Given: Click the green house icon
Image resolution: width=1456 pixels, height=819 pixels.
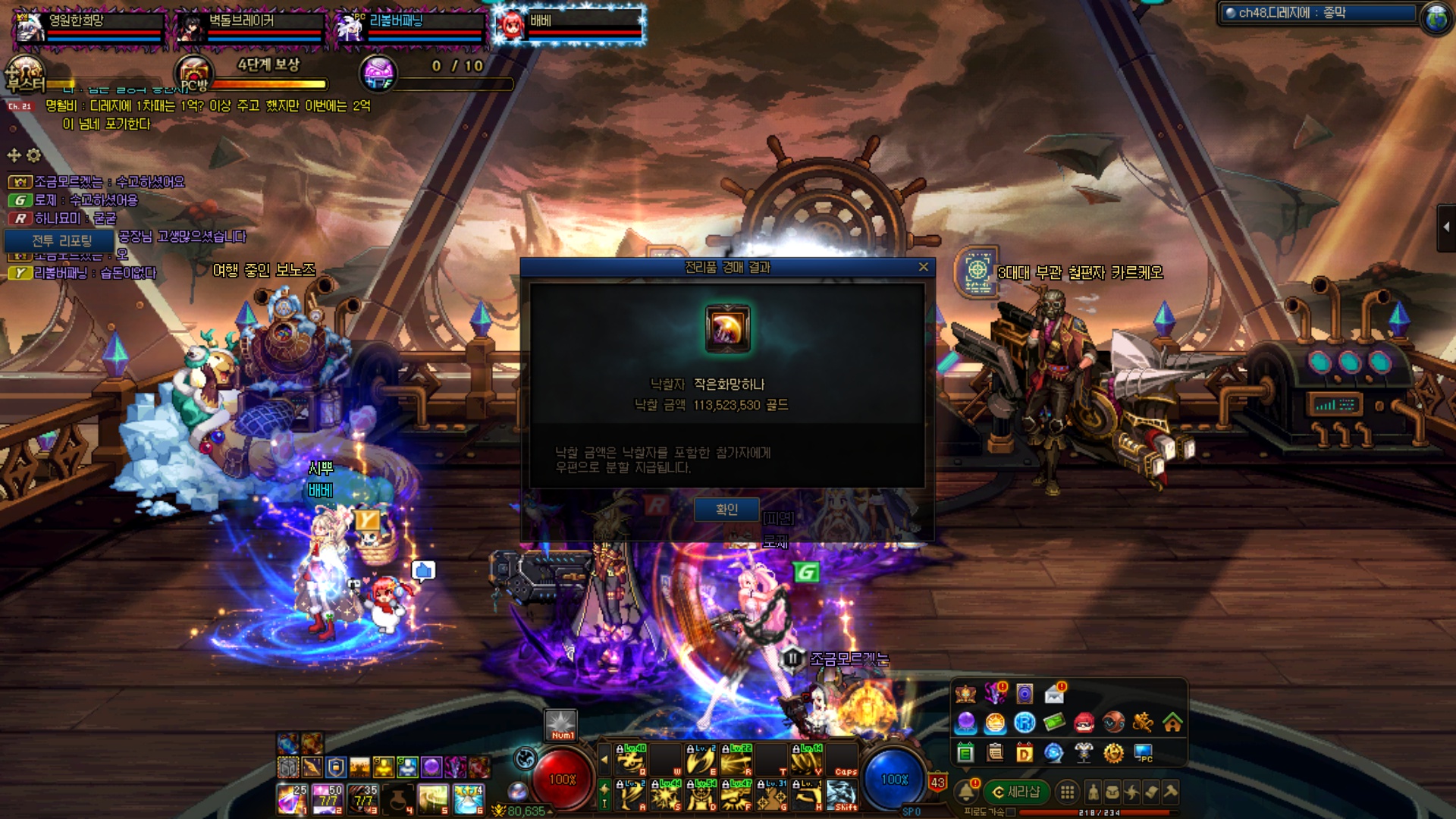Looking at the screenshot, I should pyautogui.click(x=1172, y=723).
